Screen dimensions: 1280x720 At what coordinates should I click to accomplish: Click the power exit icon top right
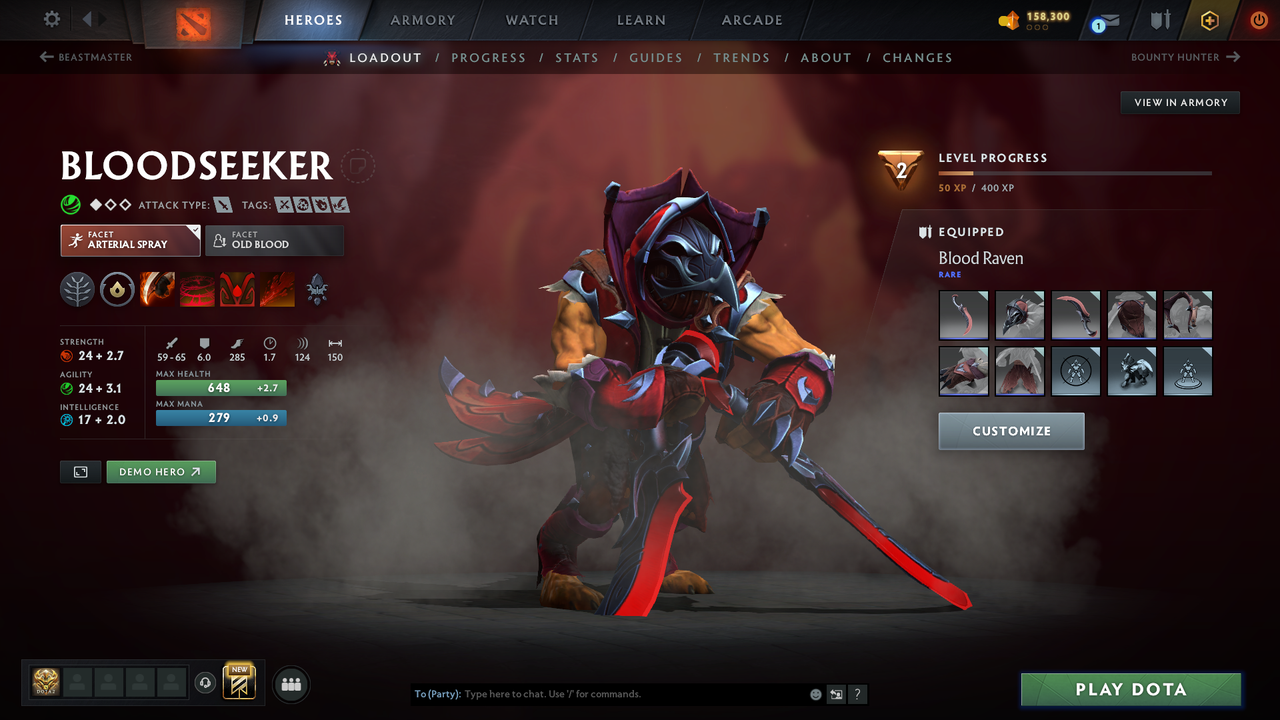click(1258, 18)
